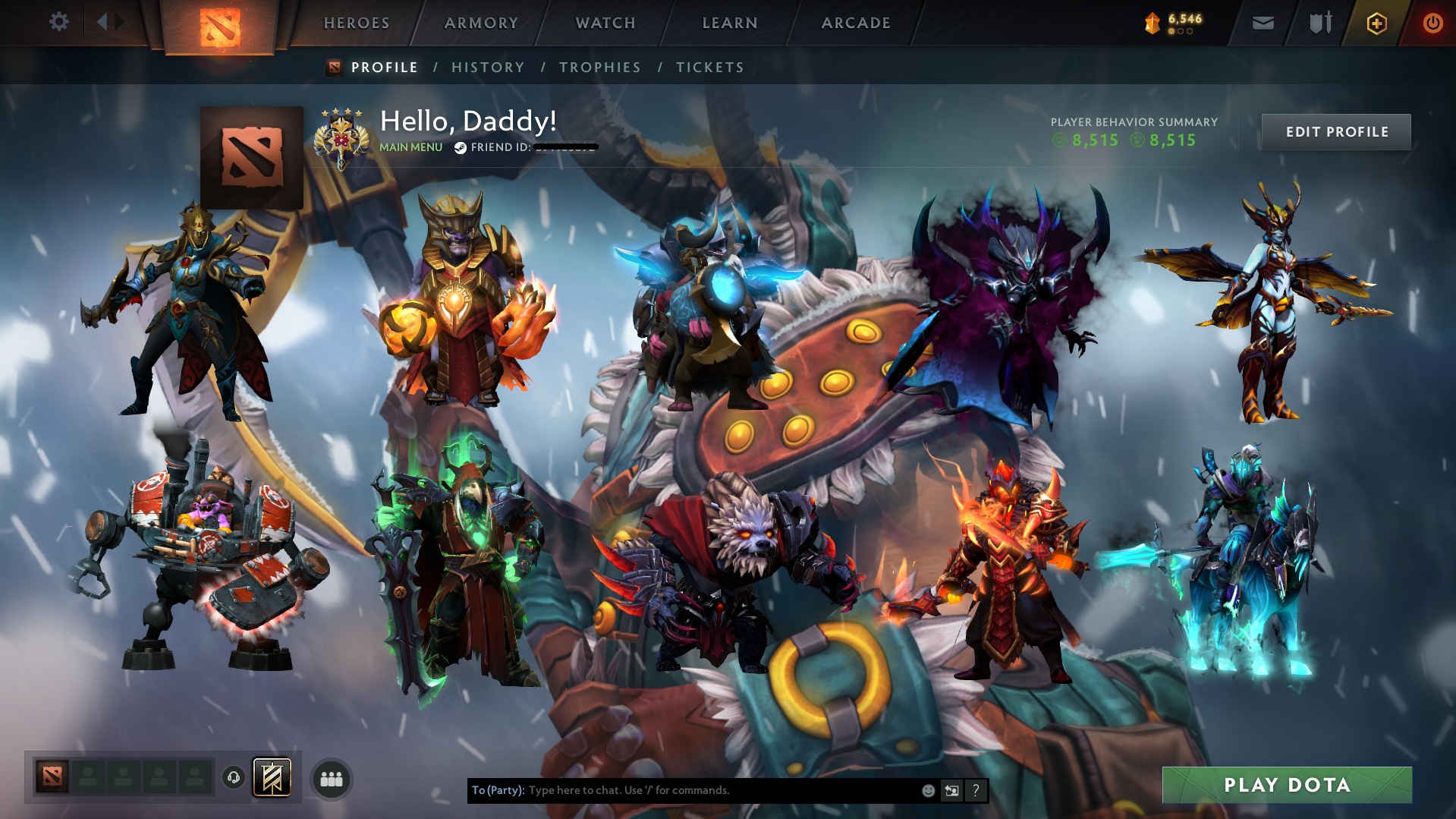
Task: Open the TROPHIES tab
Action: click(599, 67)
